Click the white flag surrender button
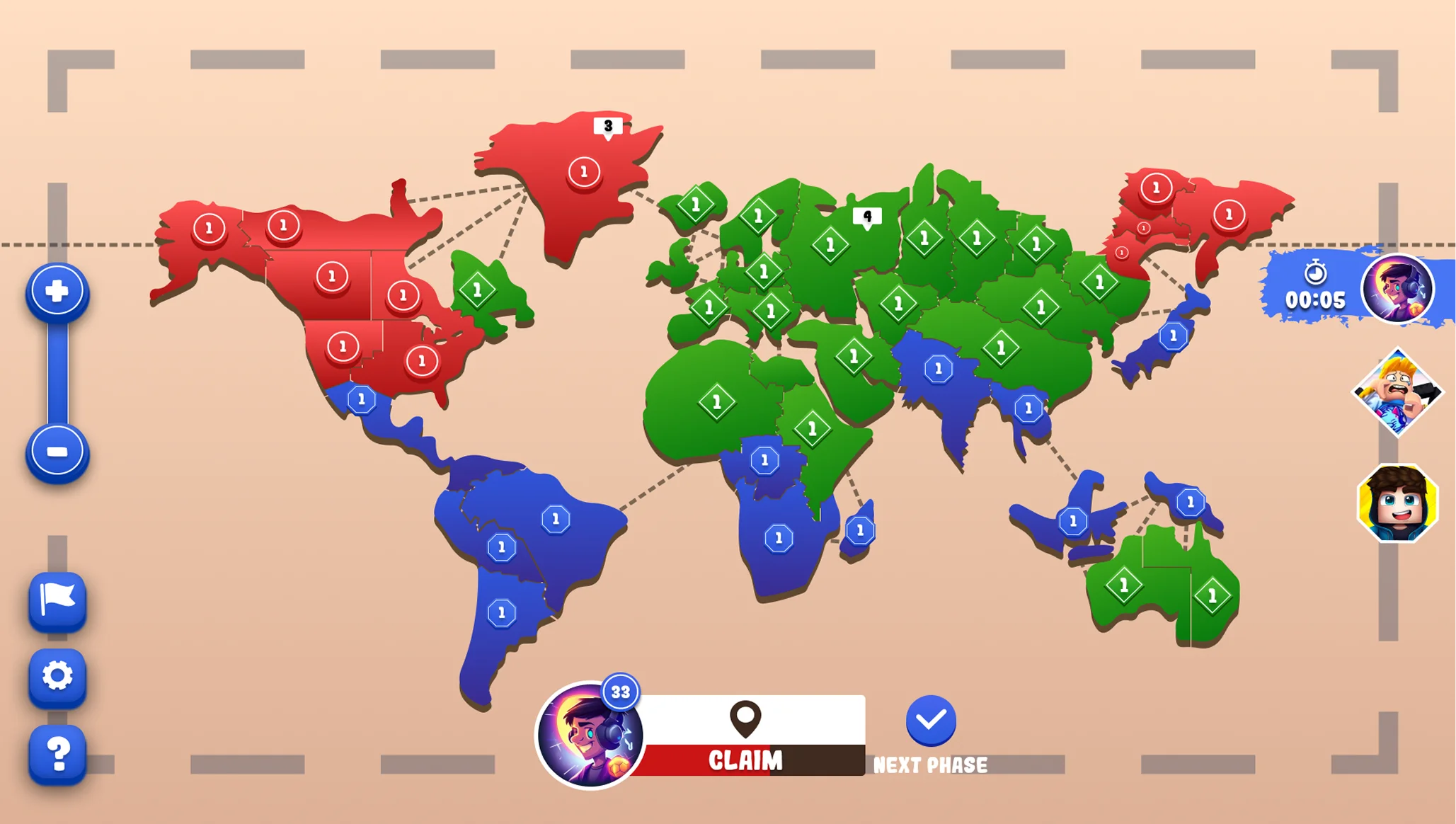 pos(57,600)
